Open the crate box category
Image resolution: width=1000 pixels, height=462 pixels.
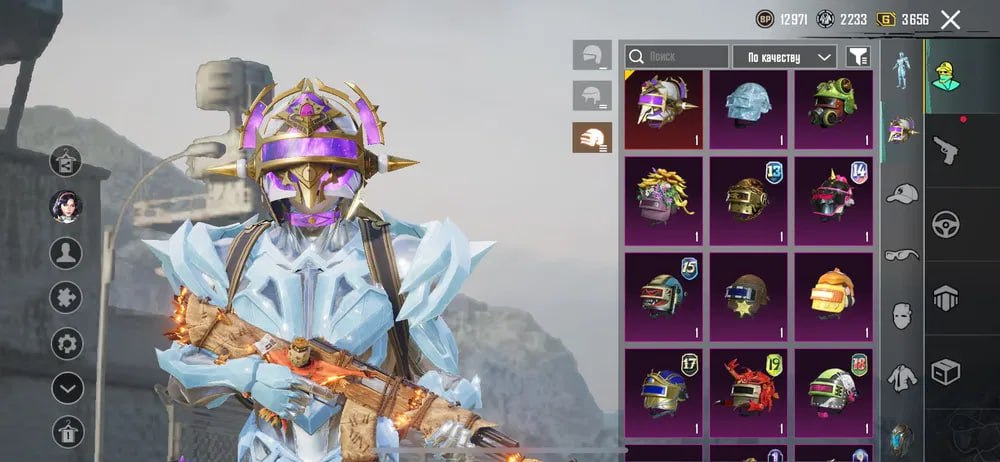(x=945, y=372)
